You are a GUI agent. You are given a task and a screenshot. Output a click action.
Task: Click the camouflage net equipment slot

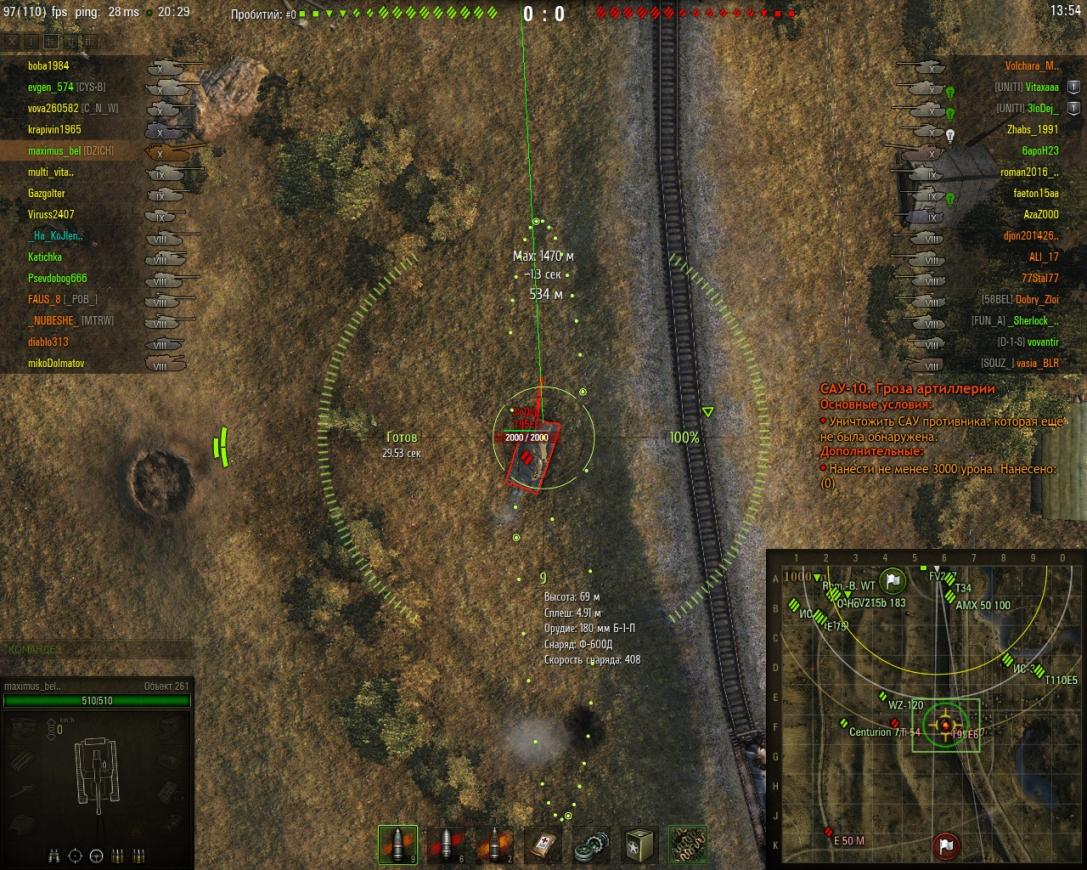[688, 845]
